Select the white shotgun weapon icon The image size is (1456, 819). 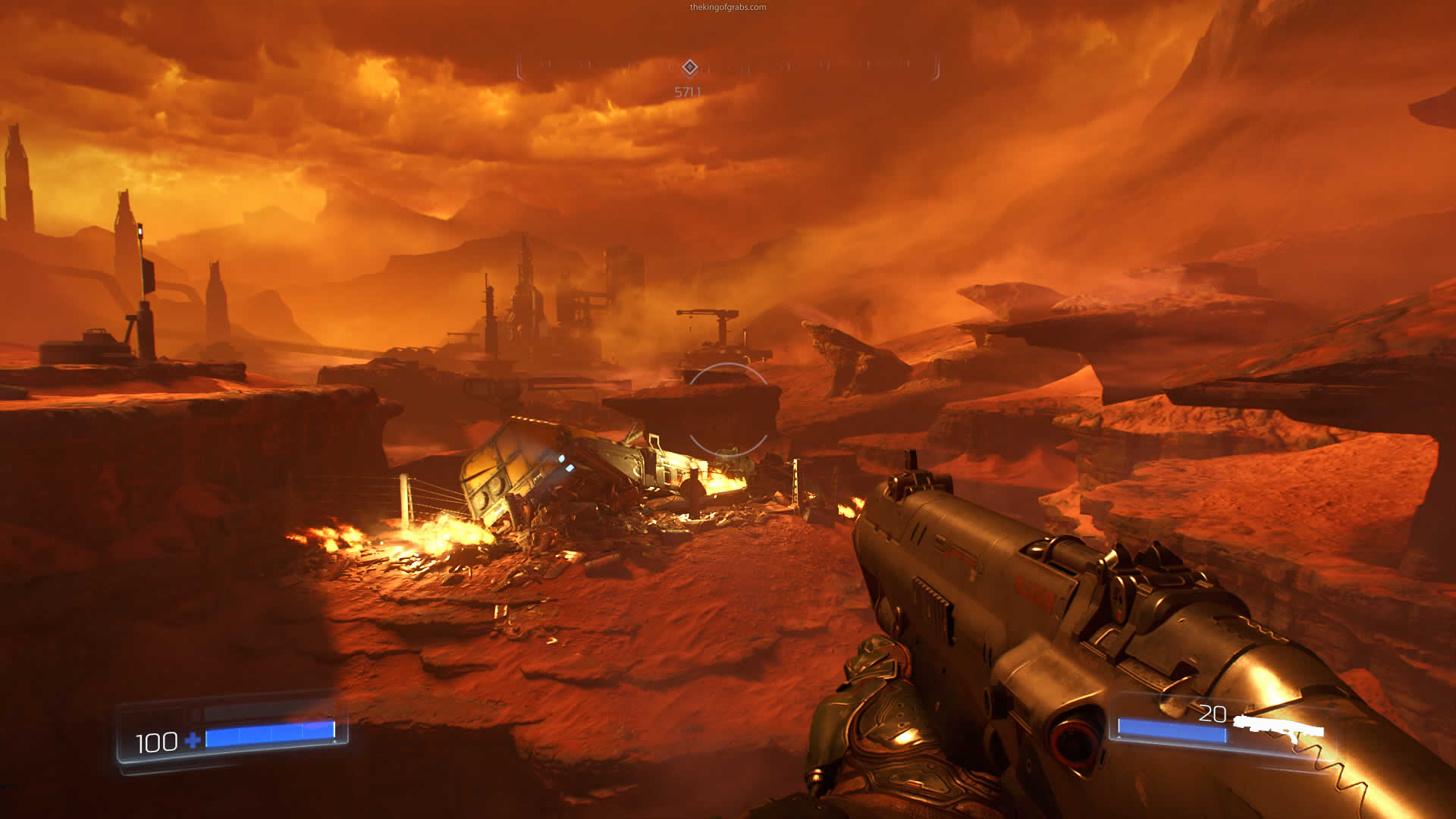pos(1279,726)
